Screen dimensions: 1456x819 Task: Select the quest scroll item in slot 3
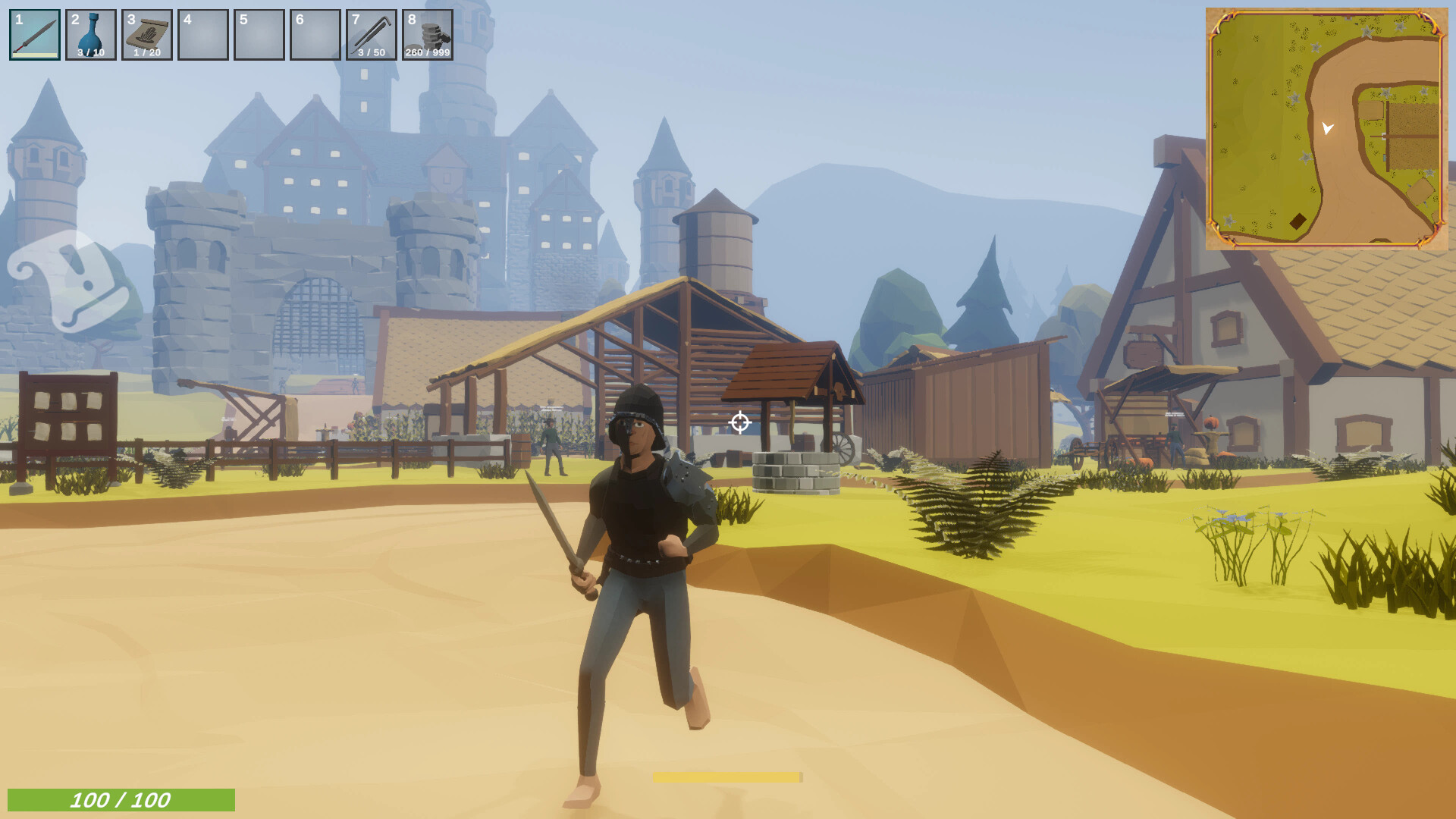146,34
